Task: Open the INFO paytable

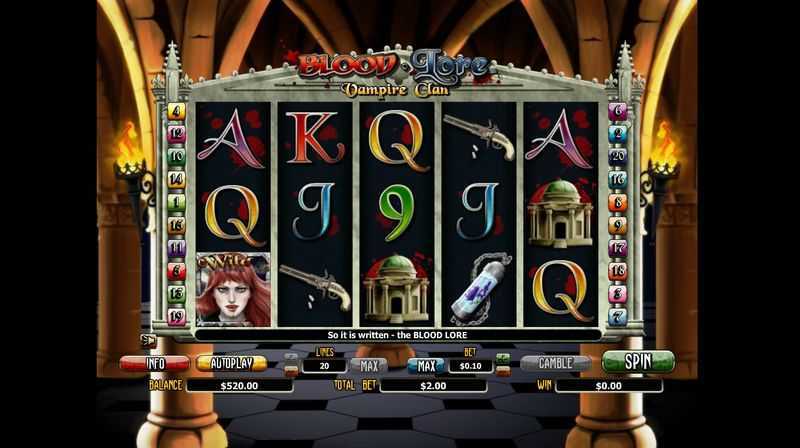Action: (154, 363)
